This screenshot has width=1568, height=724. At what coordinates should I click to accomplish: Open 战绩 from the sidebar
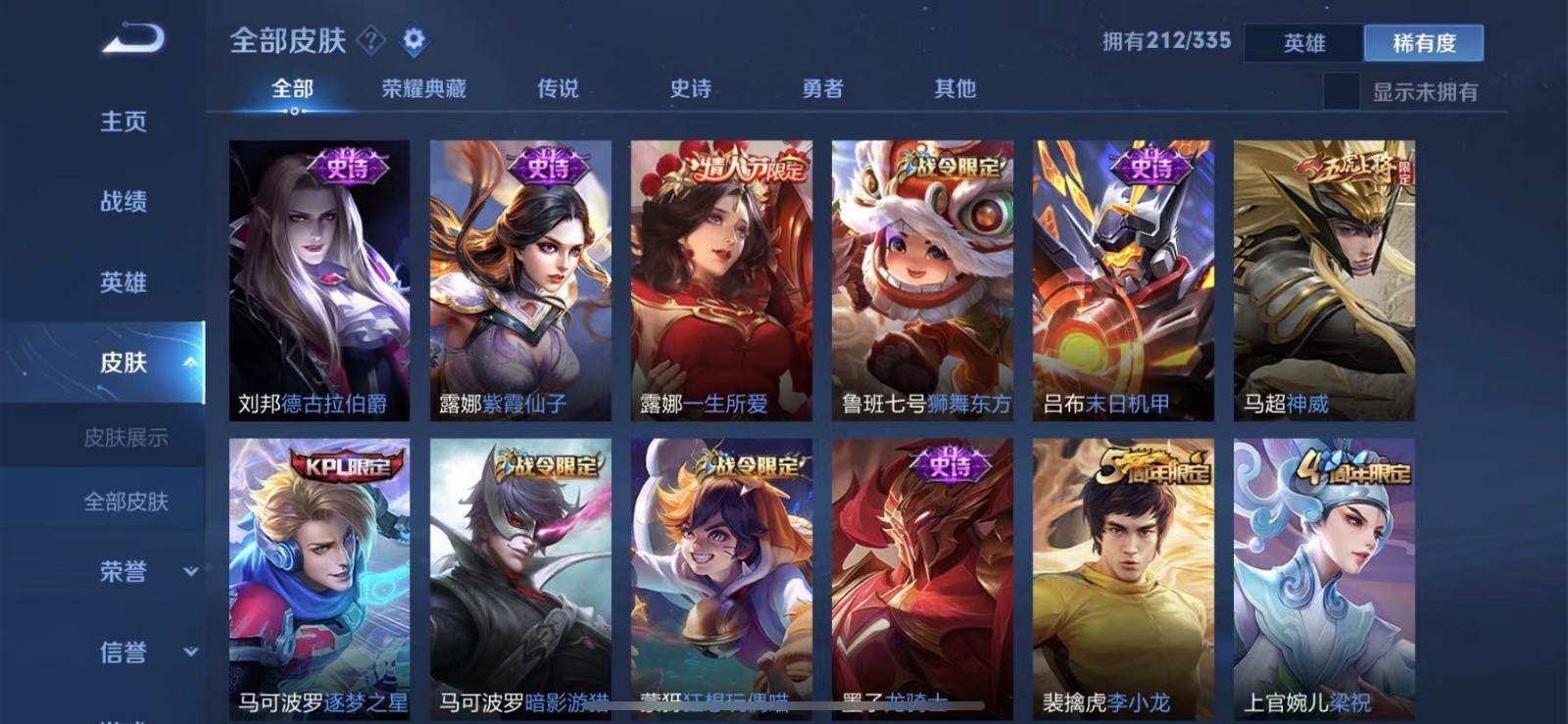click(120, 201)
